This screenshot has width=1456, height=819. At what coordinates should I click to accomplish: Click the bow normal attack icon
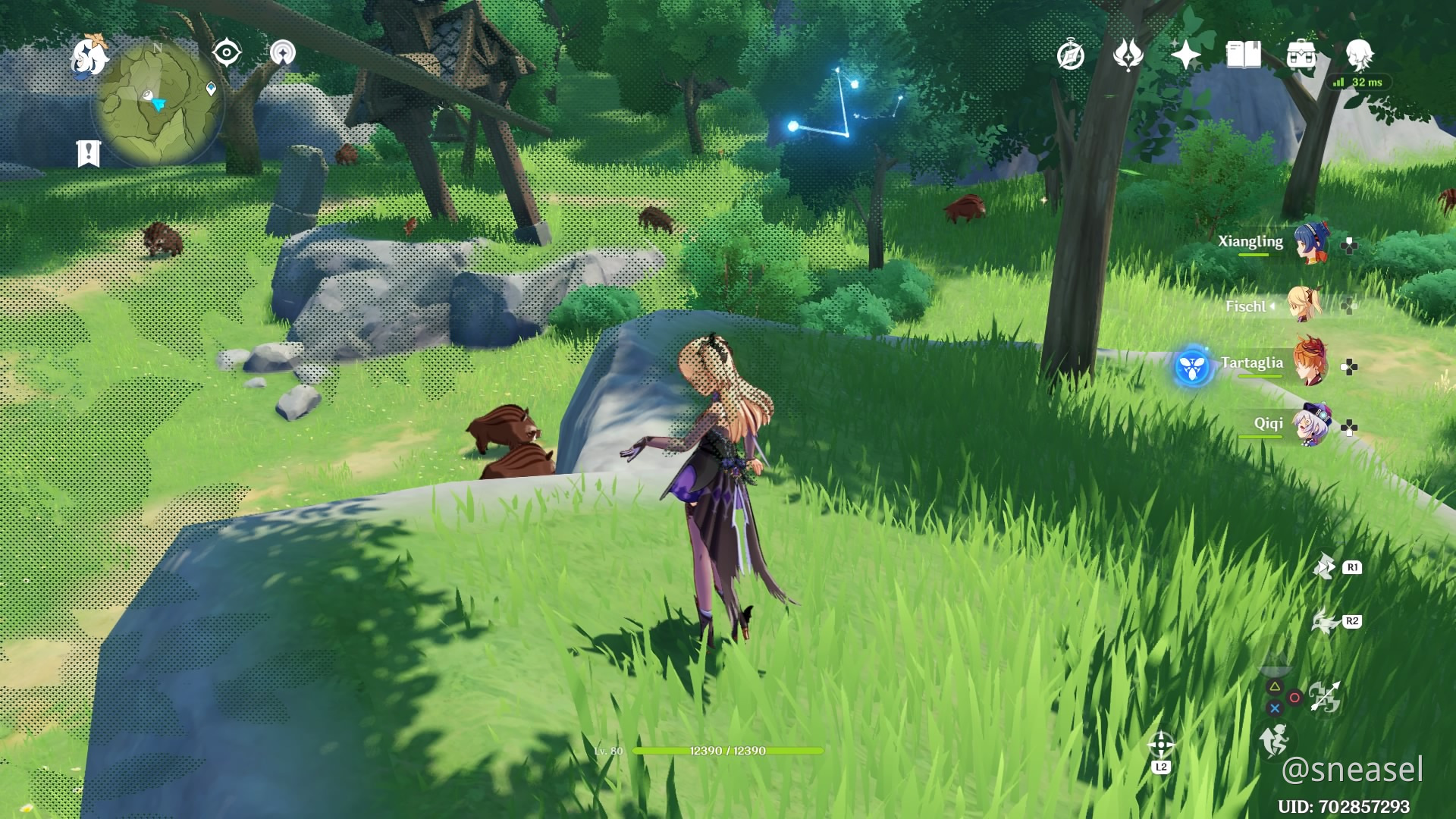click(1325, 696)
